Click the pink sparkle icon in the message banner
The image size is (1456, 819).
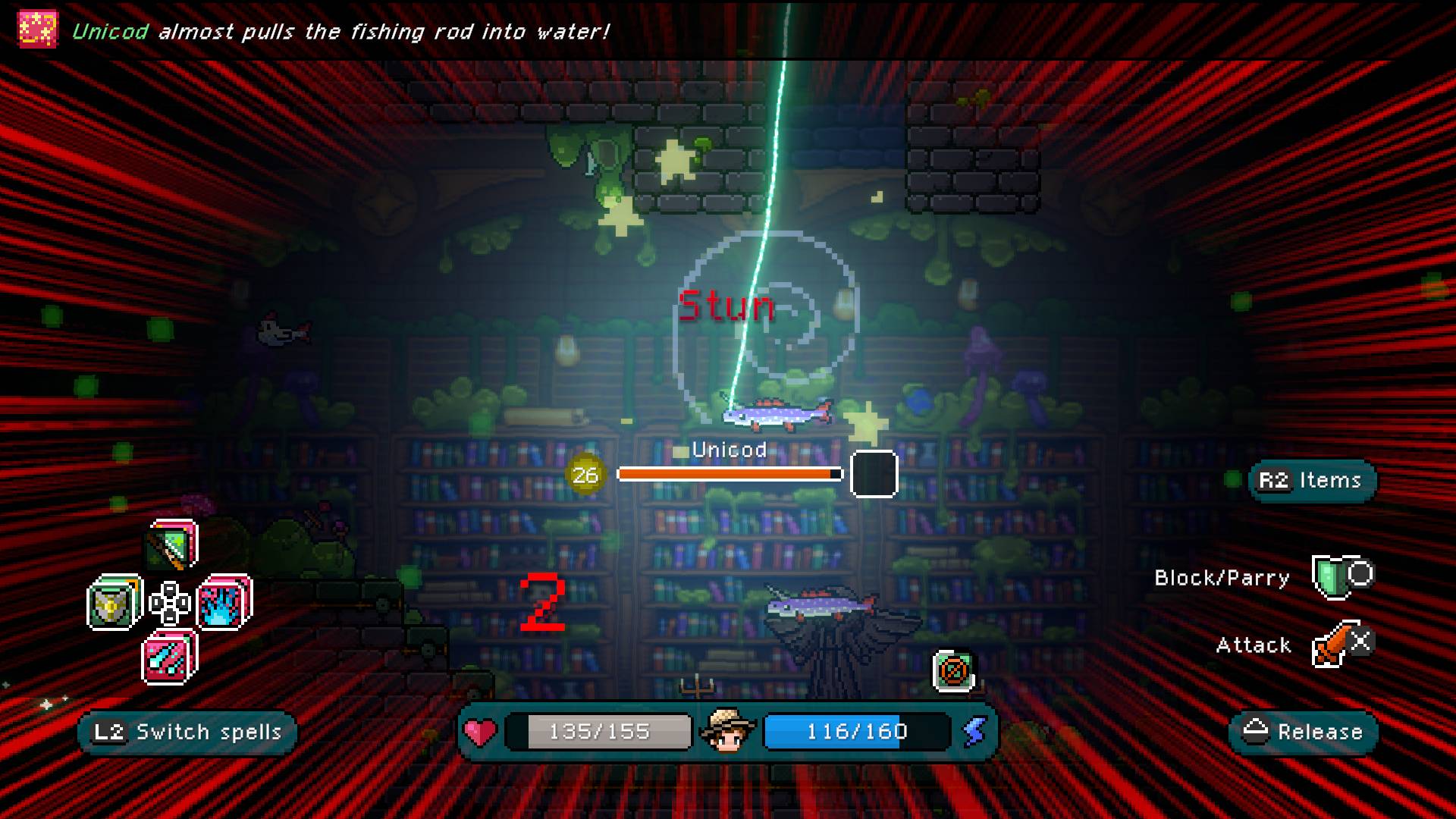click(x=36, y=29)
